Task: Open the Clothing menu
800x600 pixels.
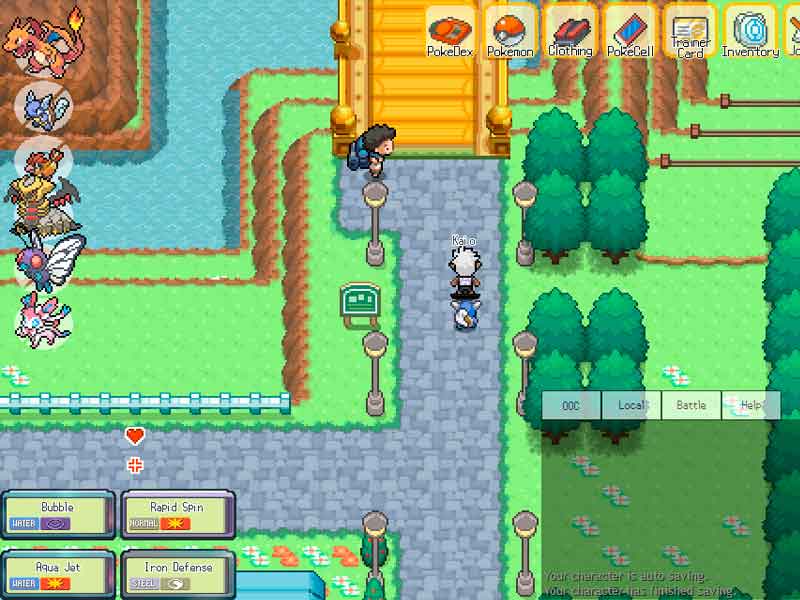Action: (x=570, y=31)
